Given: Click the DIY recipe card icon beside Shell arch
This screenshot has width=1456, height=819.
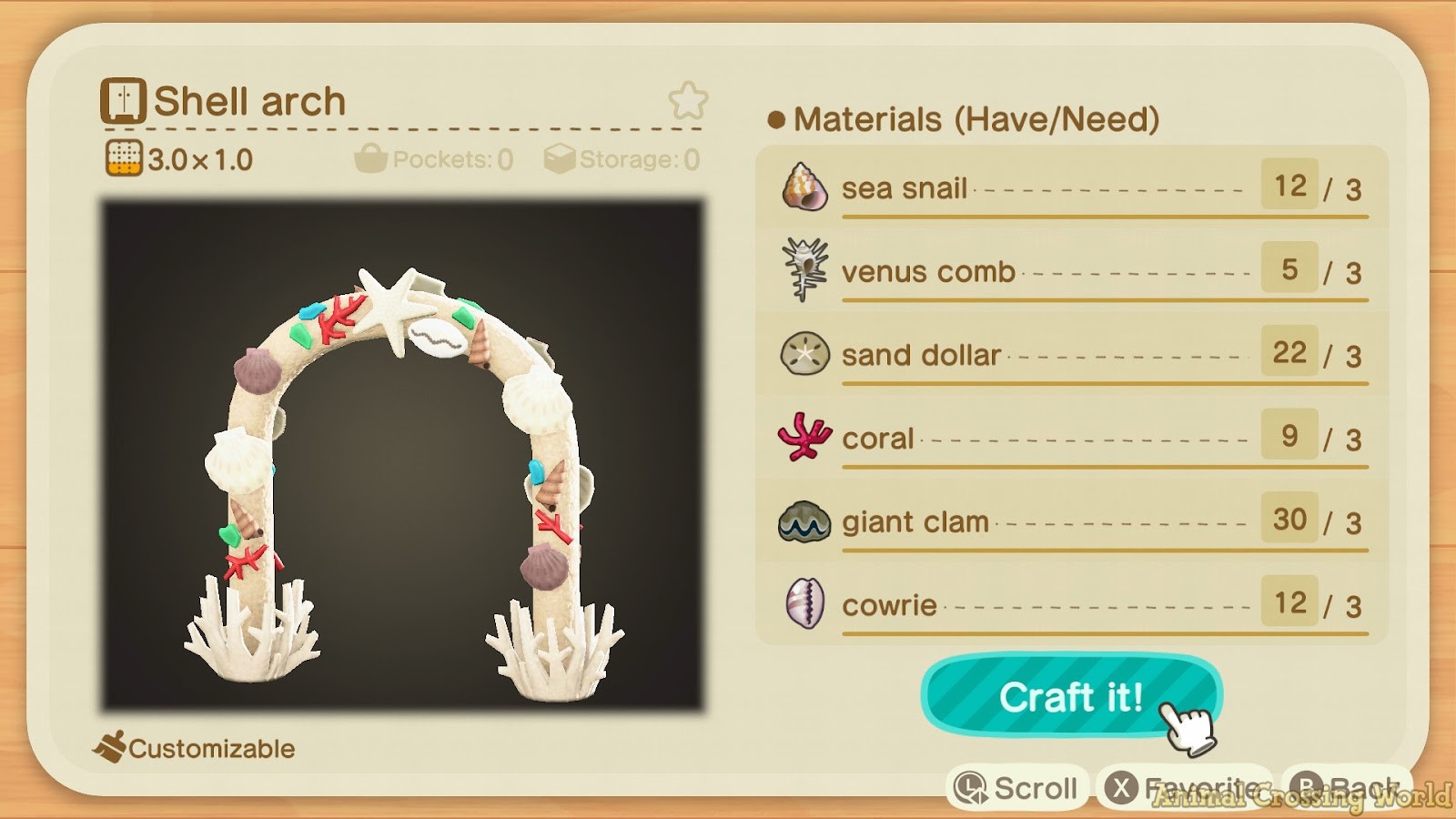Looking at the screenshot, I should 125,100.
